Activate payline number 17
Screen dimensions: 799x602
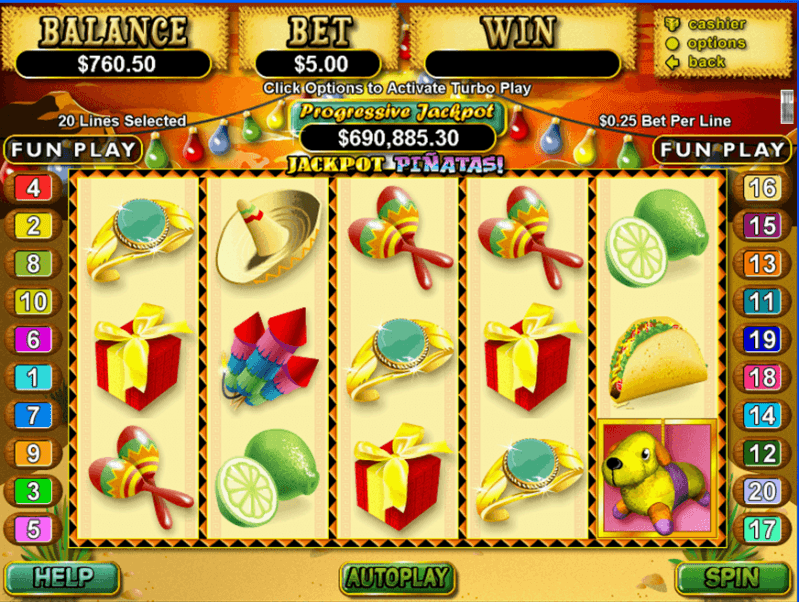point(763,528)
